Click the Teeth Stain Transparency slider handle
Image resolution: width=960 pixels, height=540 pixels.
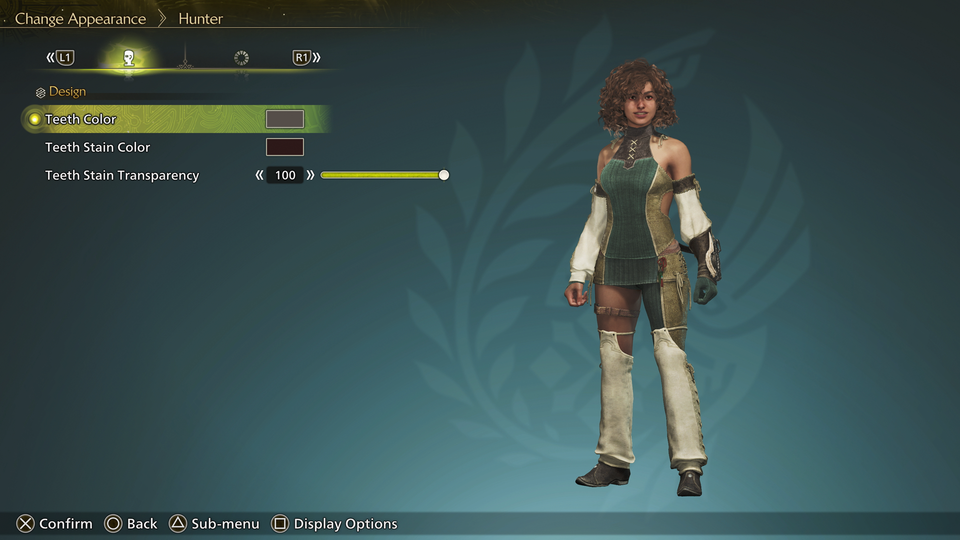(x=444, y=175)
